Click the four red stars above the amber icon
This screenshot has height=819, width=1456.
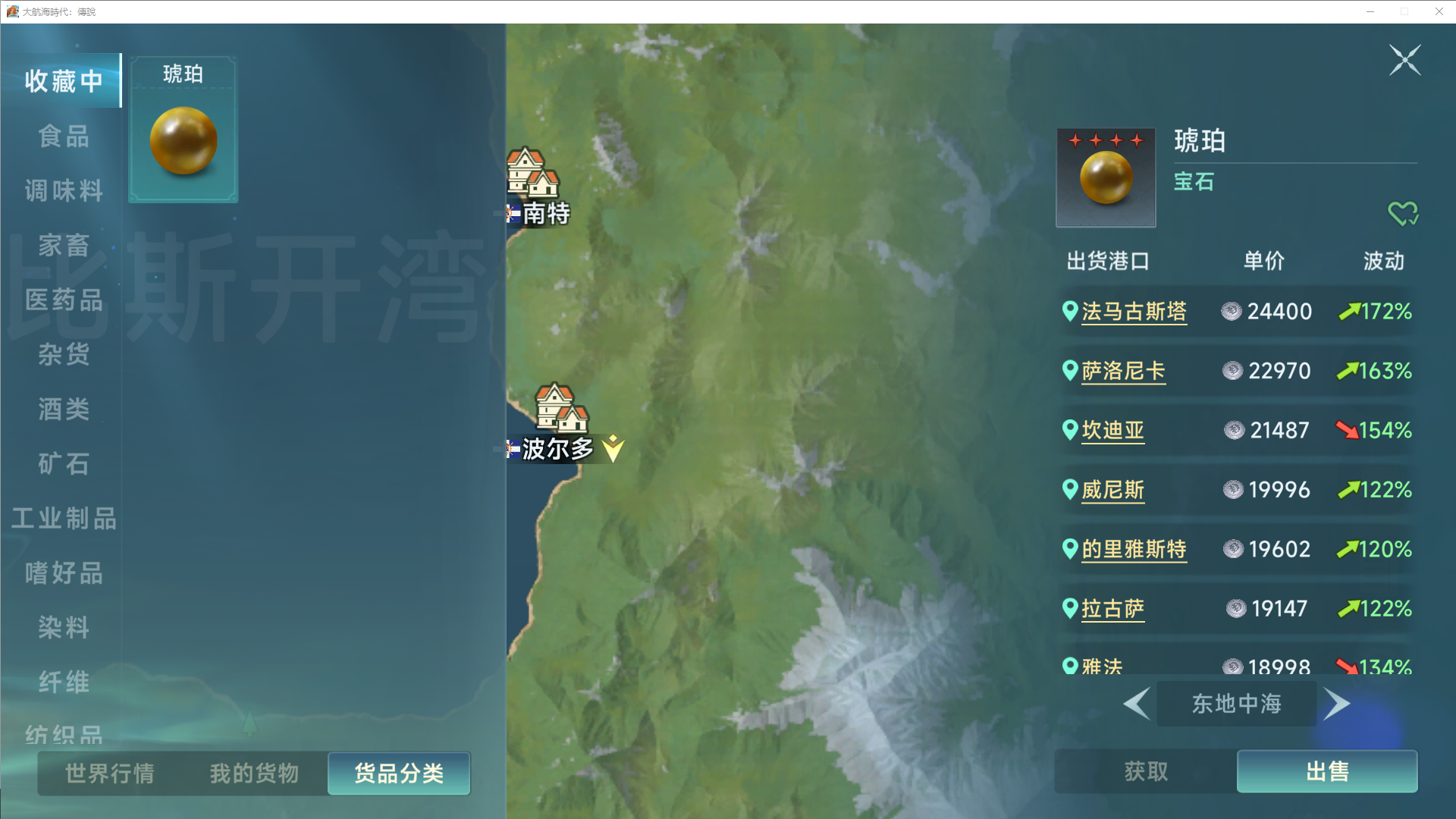(1106, 139)
